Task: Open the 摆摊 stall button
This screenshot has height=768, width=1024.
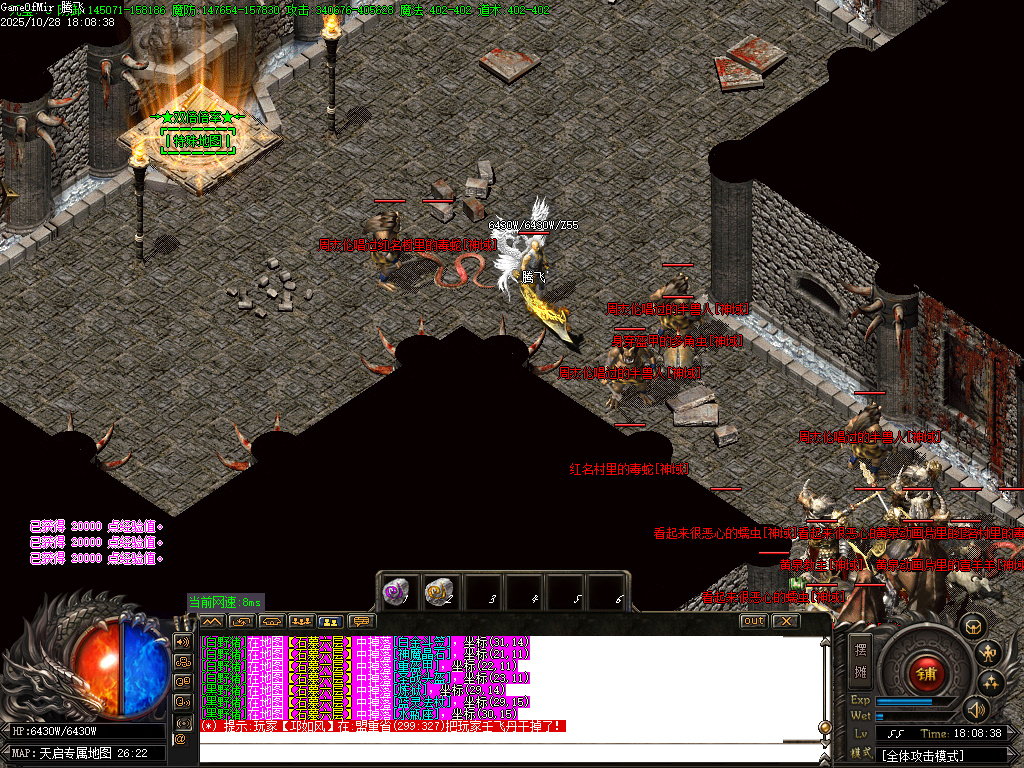Action: [861, 659]
